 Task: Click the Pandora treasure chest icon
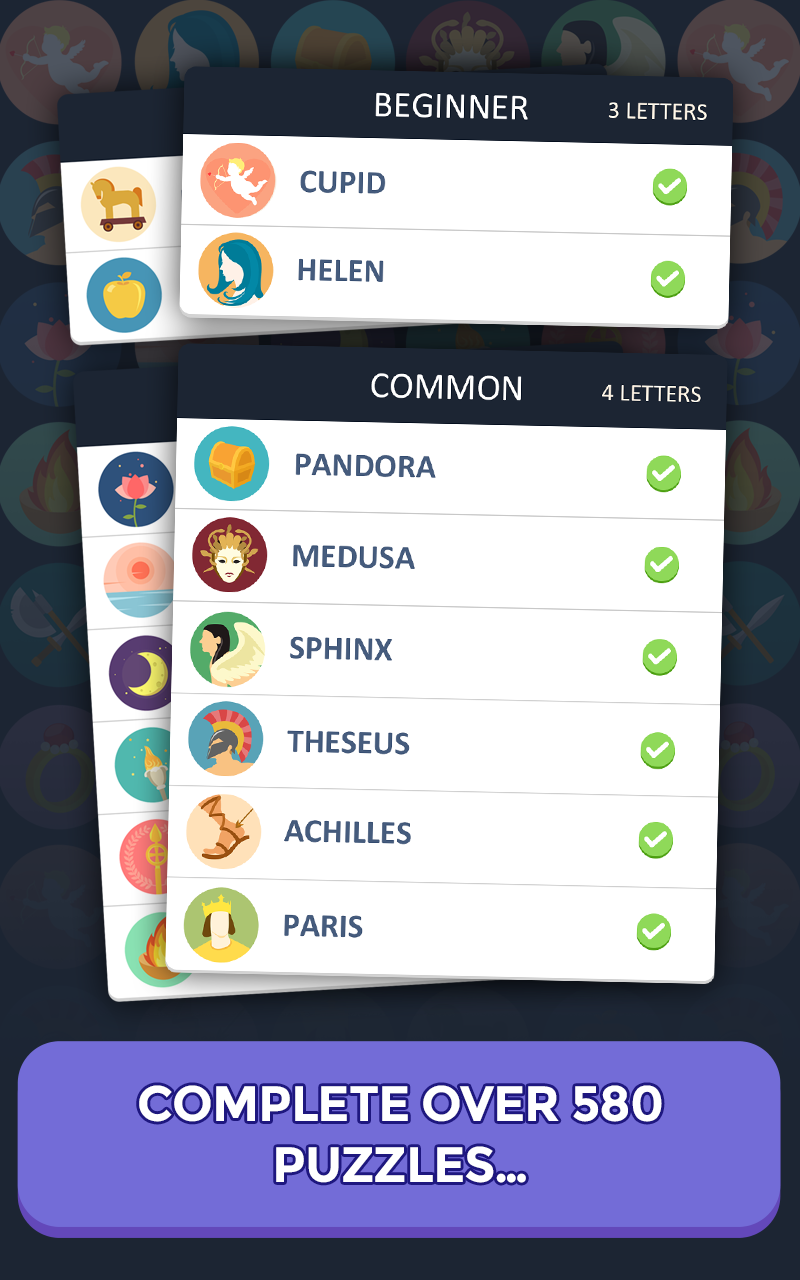pyautogui.click(x=232, y=464)
